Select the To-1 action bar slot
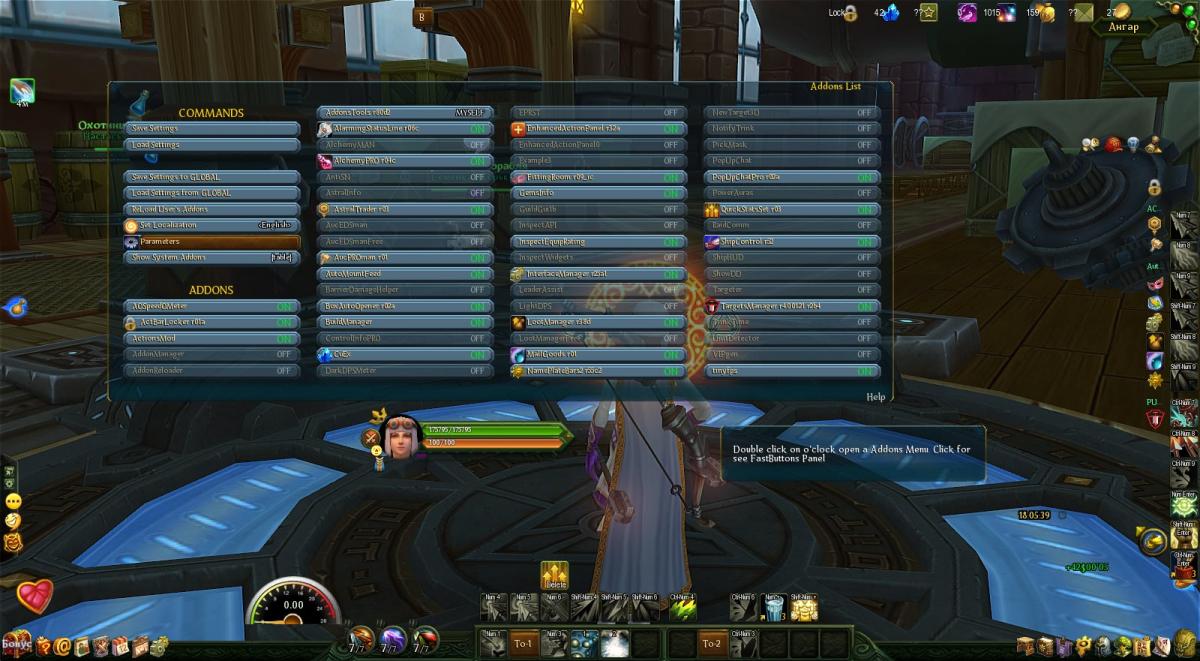 point(524,643)
